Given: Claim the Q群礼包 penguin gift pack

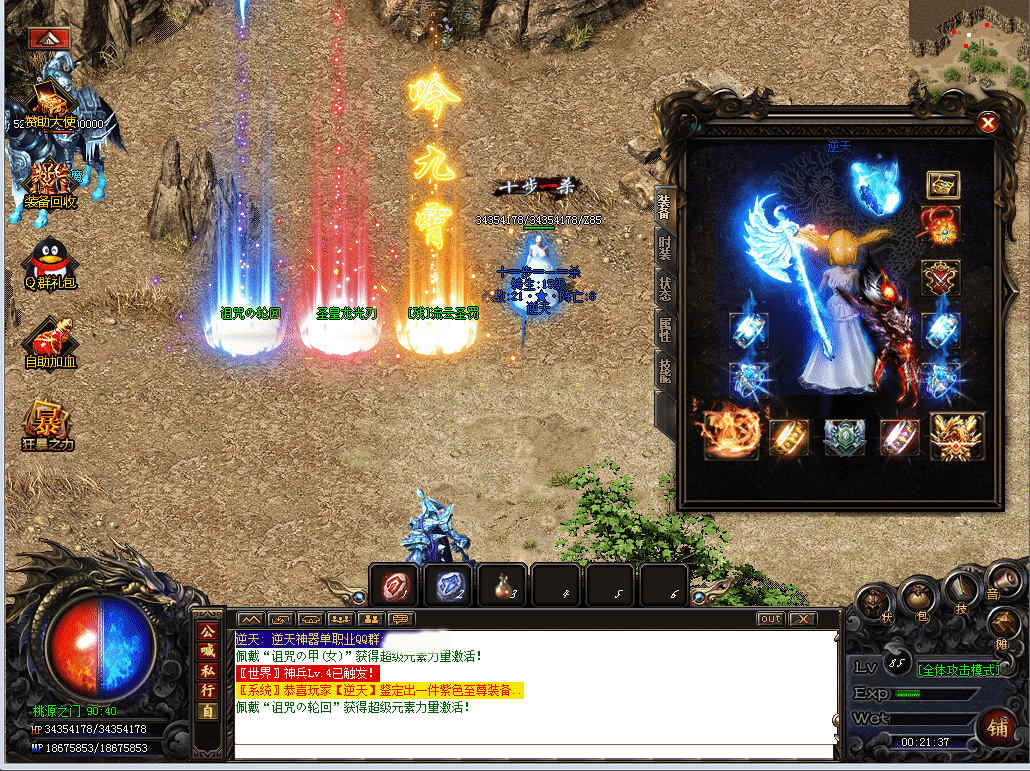Looking at the screenshot, I should tap(50, 264).
